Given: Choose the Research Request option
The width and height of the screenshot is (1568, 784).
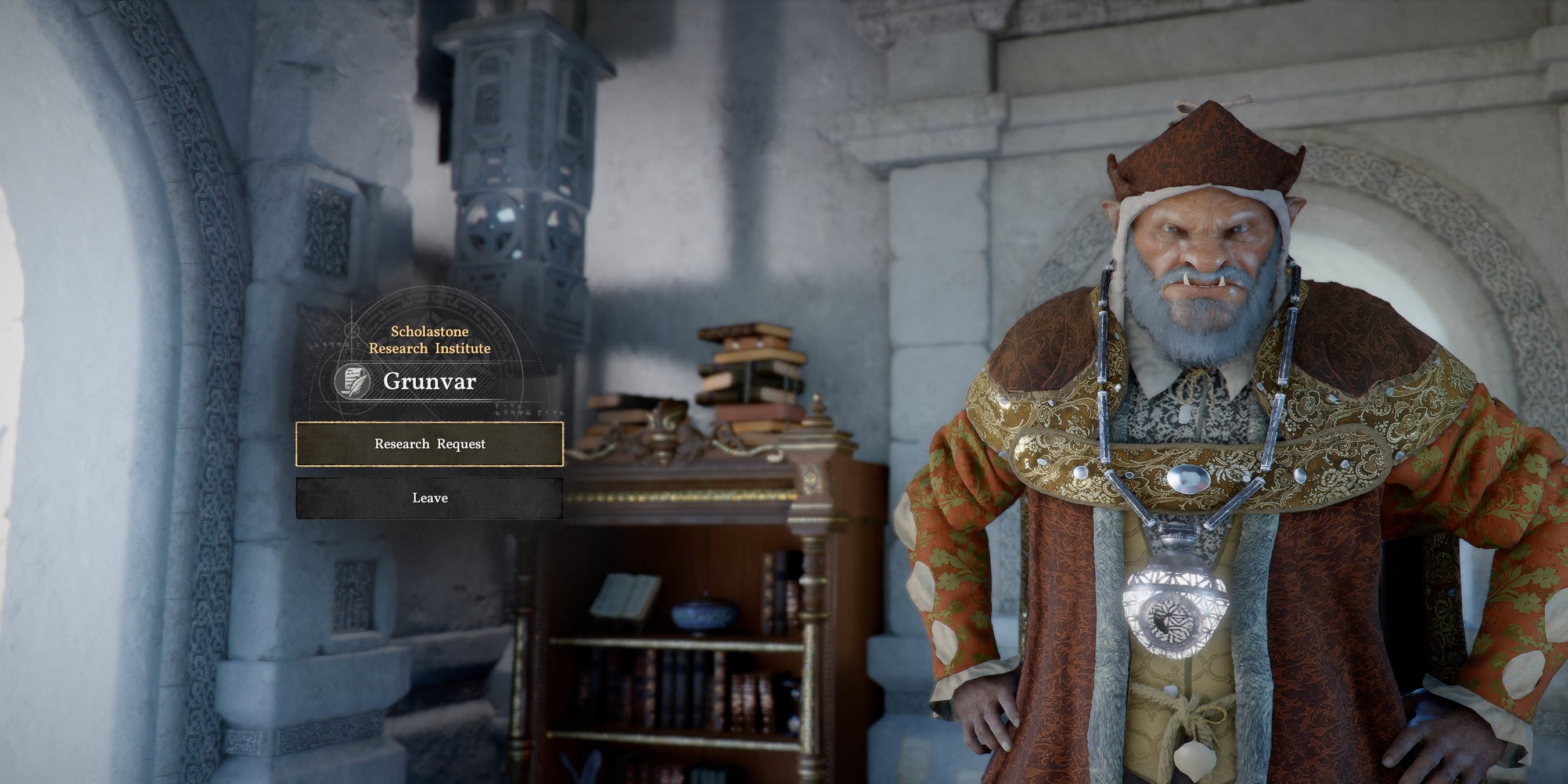Looking at the screenshot, I should (x=430, y=444).
